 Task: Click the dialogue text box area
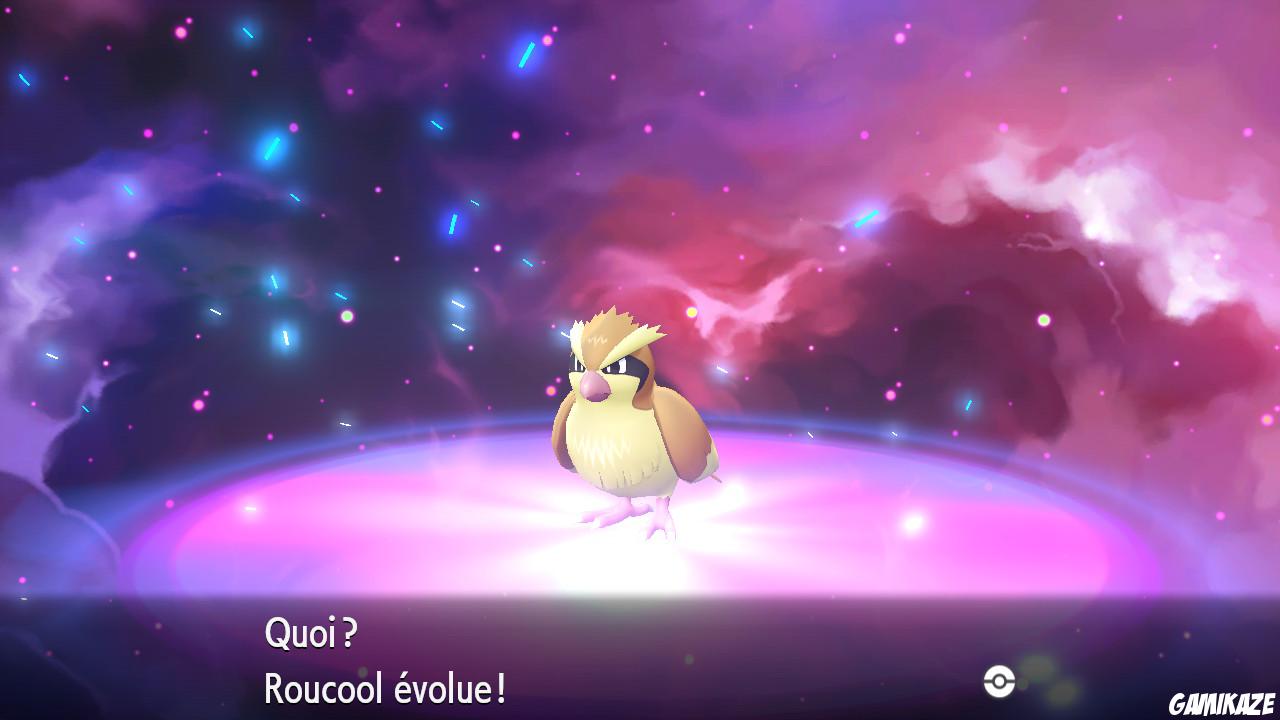tap(640, 660)
